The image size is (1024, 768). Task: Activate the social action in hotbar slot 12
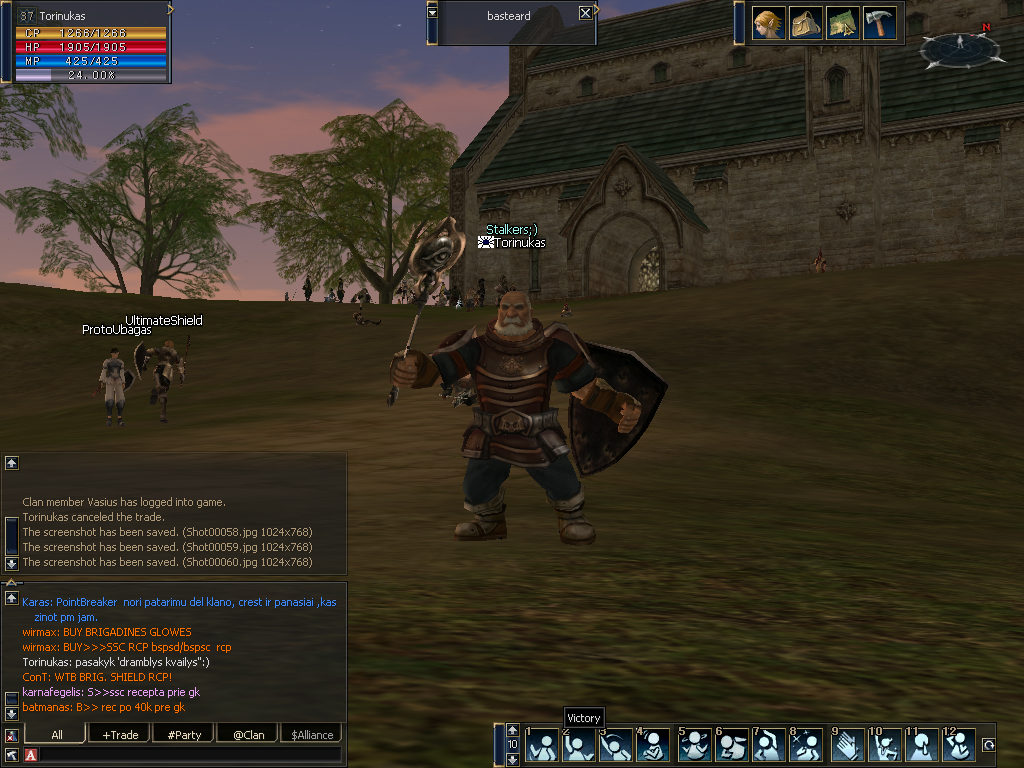pyautogui.click(x=959, y=745)
